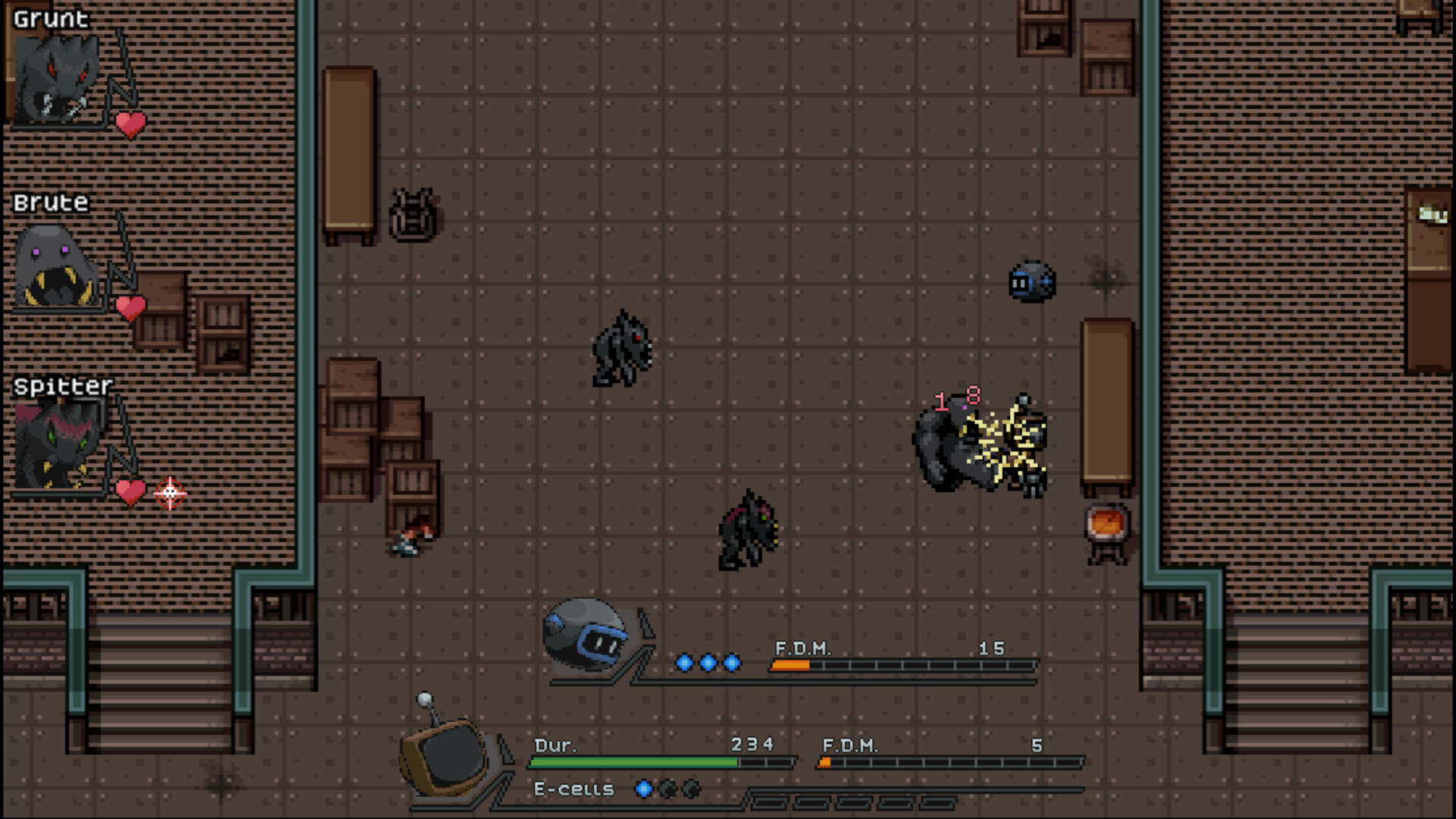
Task: Click the first blue energy orb near F.D.M.
Action: coord(683,663)
